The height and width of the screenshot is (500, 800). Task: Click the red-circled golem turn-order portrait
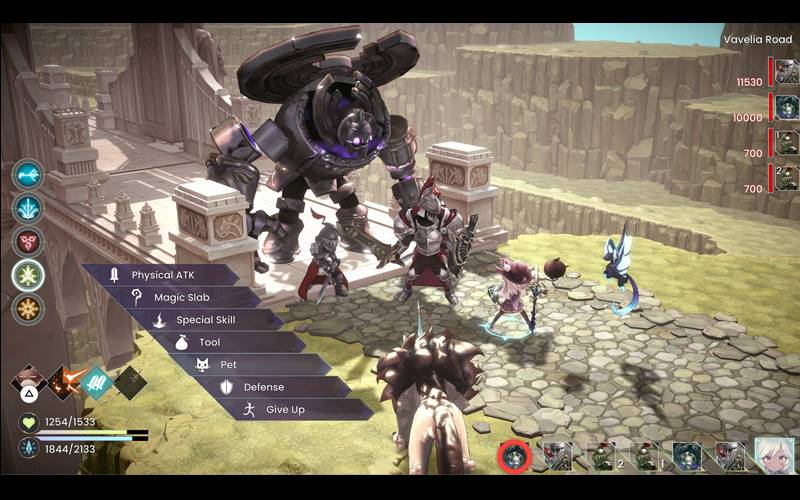point(515,456)
